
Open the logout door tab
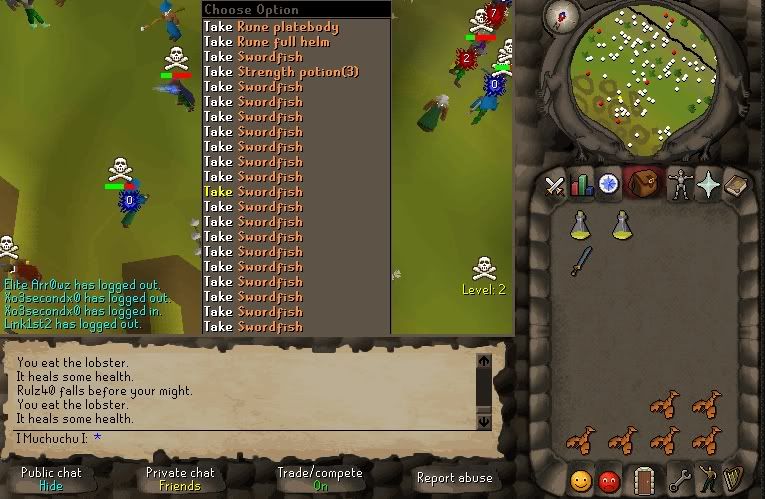[x=643, y=480]
